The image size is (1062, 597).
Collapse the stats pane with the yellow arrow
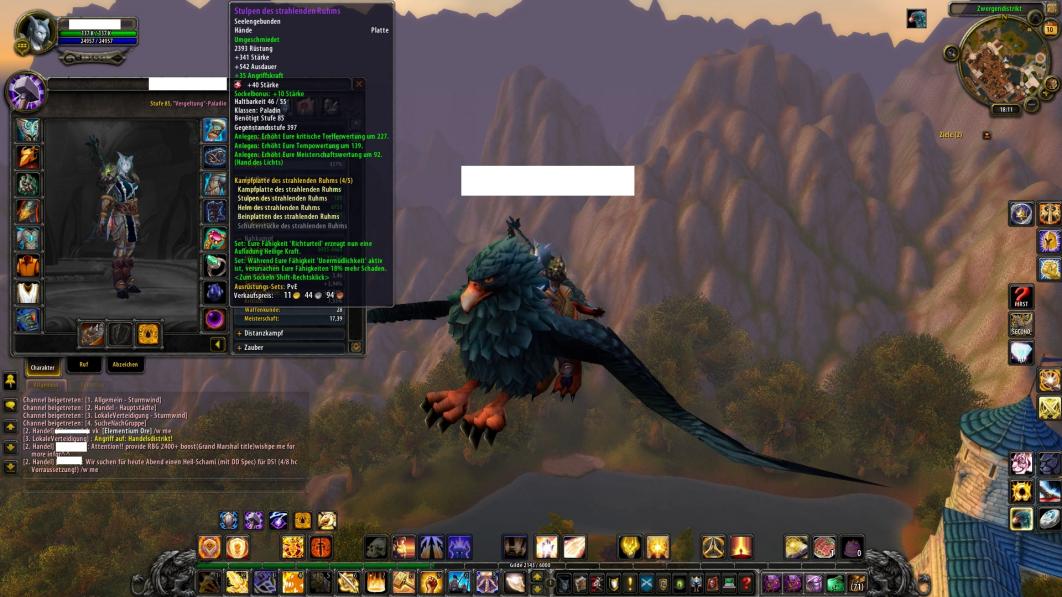217,345
